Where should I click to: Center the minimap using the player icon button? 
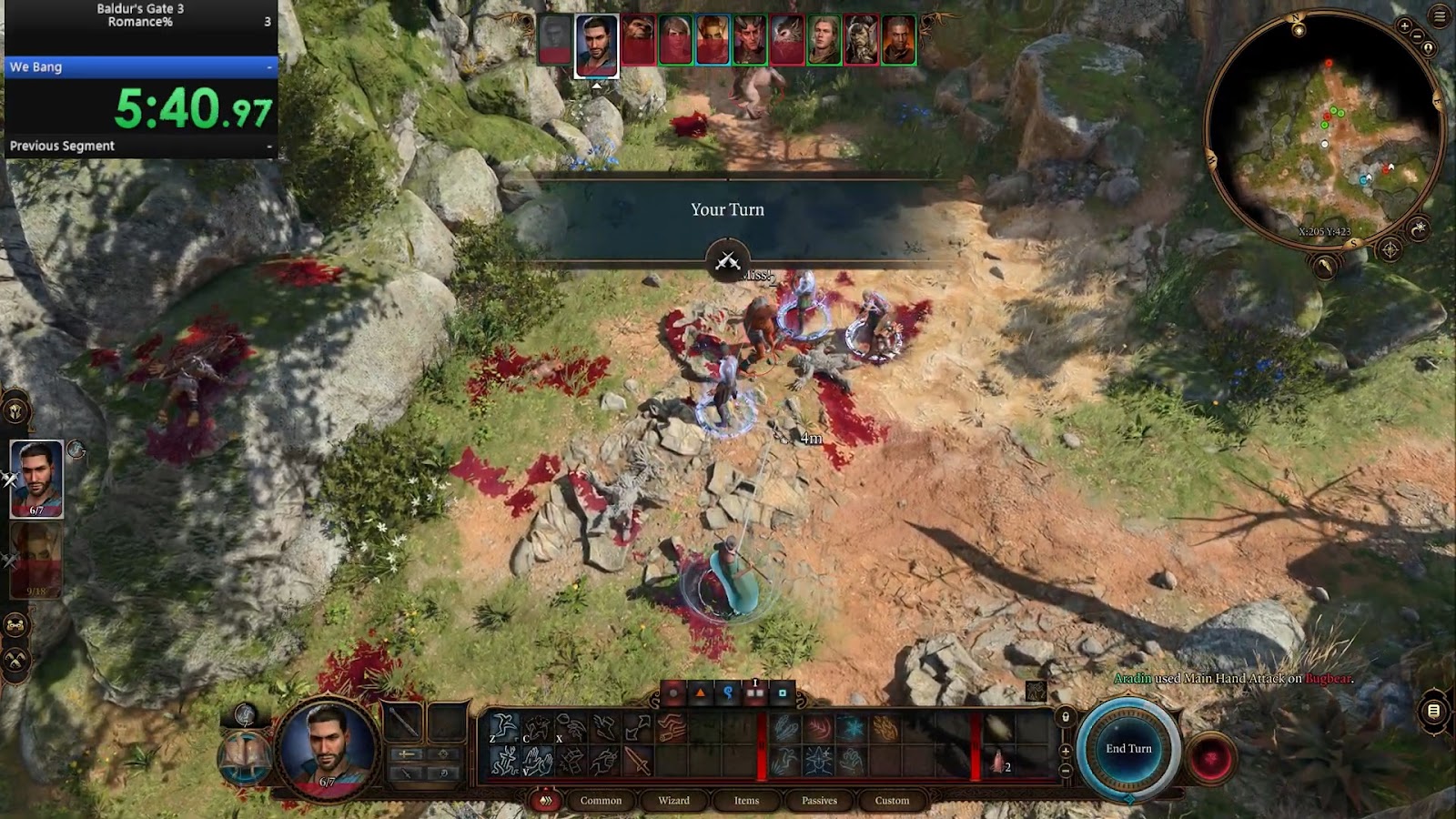[1429, 47]
